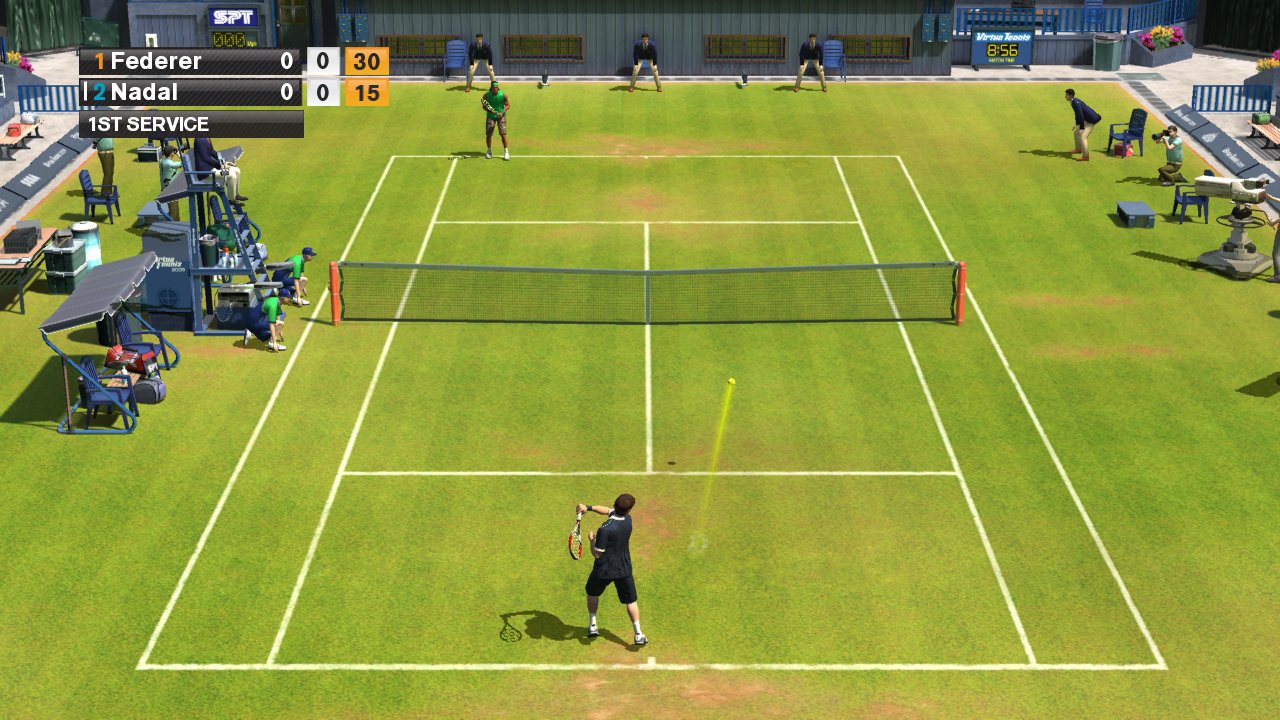Click the yellow tennis ball in flight
Screen dimensions: 1280x720
click(731, 381)
